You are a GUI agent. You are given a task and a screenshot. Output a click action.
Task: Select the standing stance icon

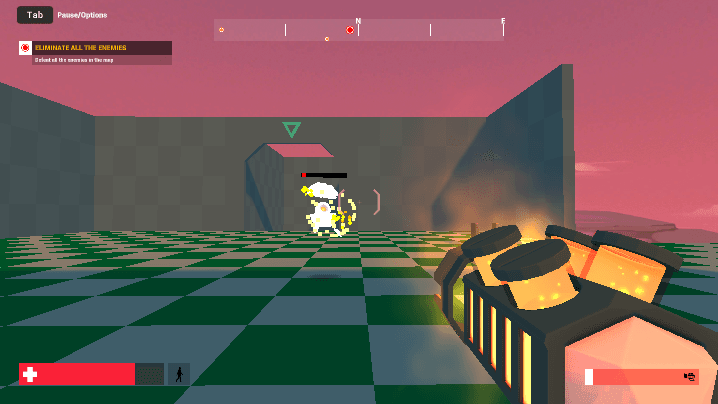click(179, 374)
